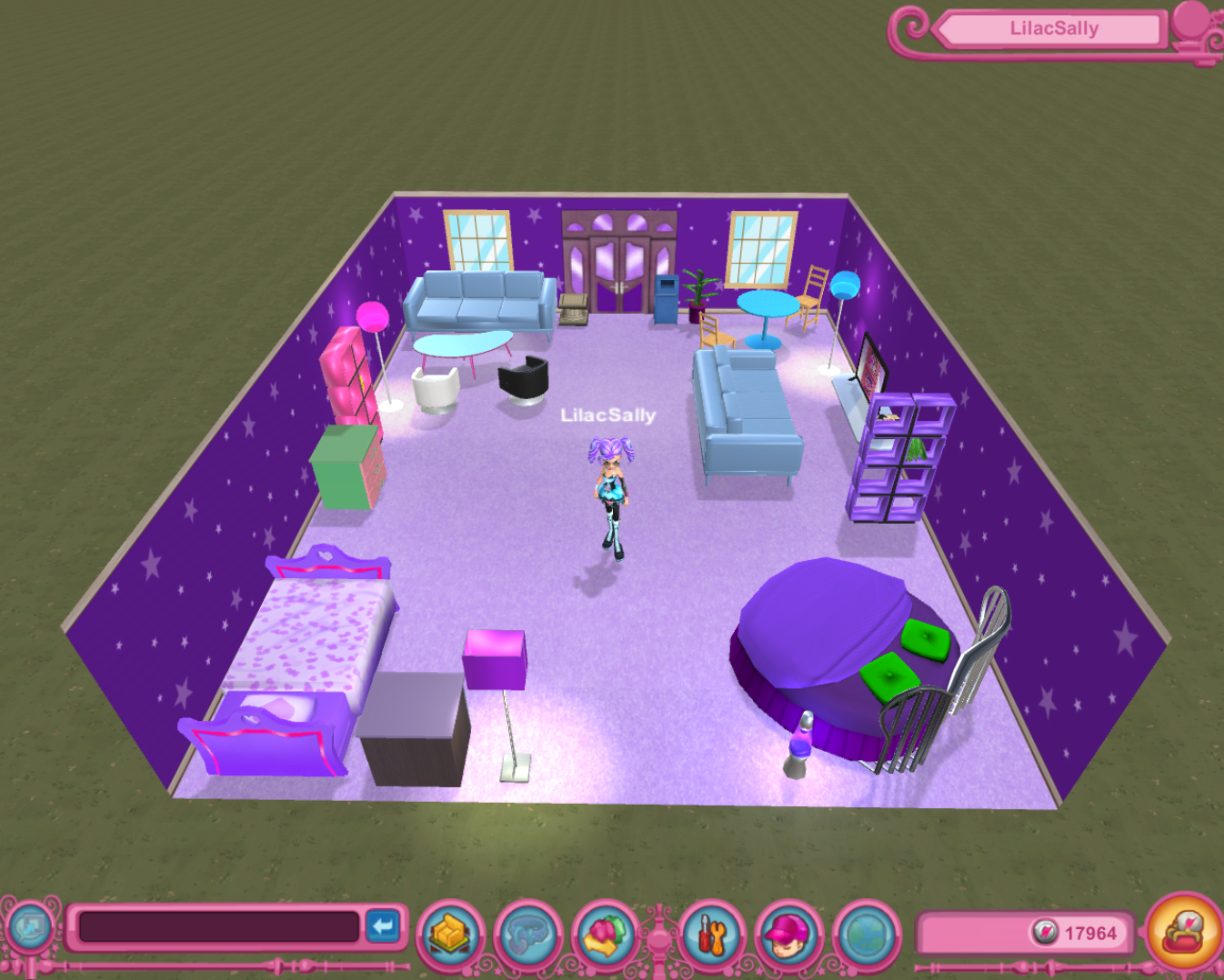1224x980 pixels.
Task: Open the pink-capped avatar face icon
Action: pyautogui.click(x=788, y=933)
